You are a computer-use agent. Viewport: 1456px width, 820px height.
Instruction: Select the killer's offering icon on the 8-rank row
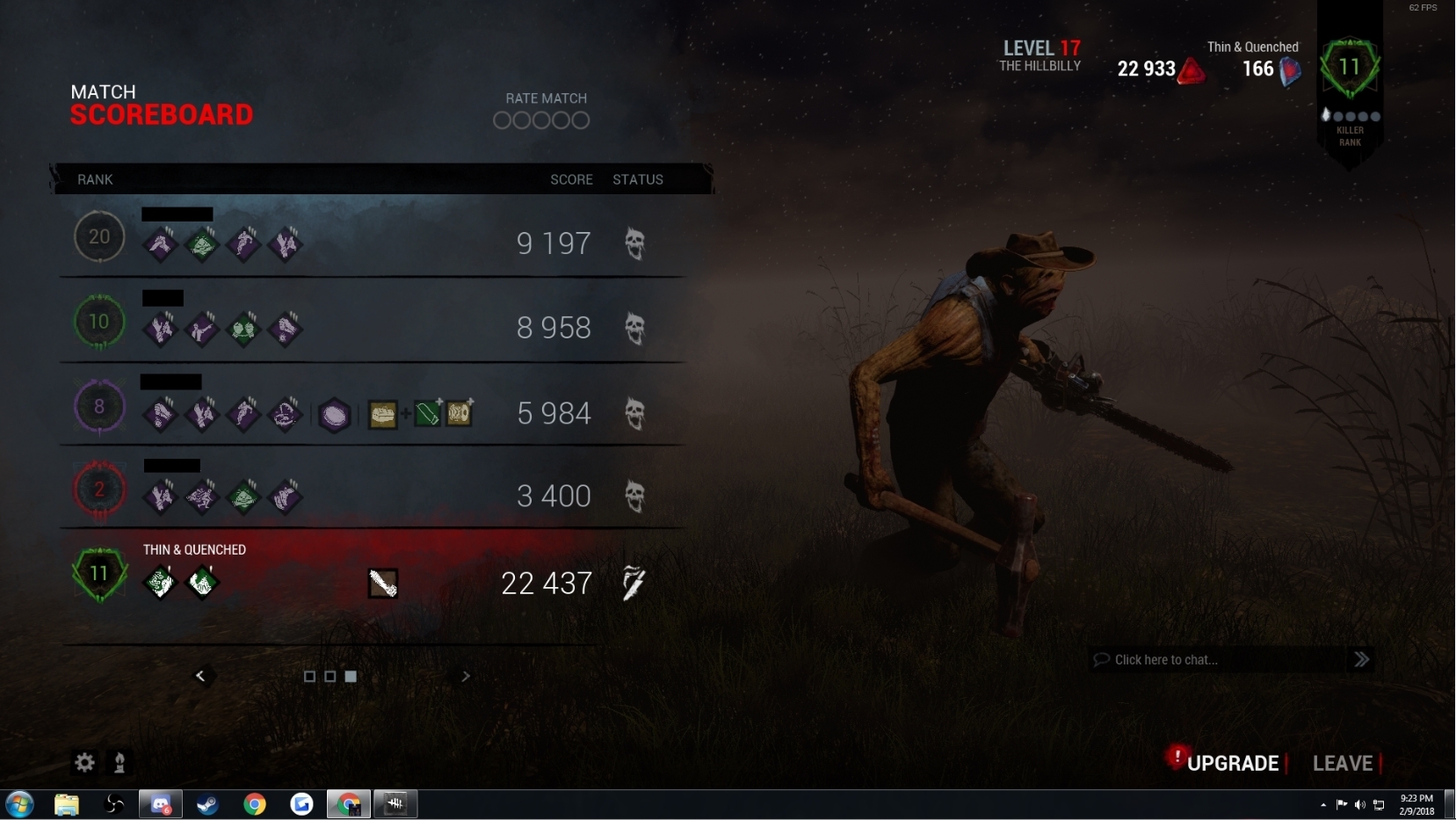[x=334, y=415]
